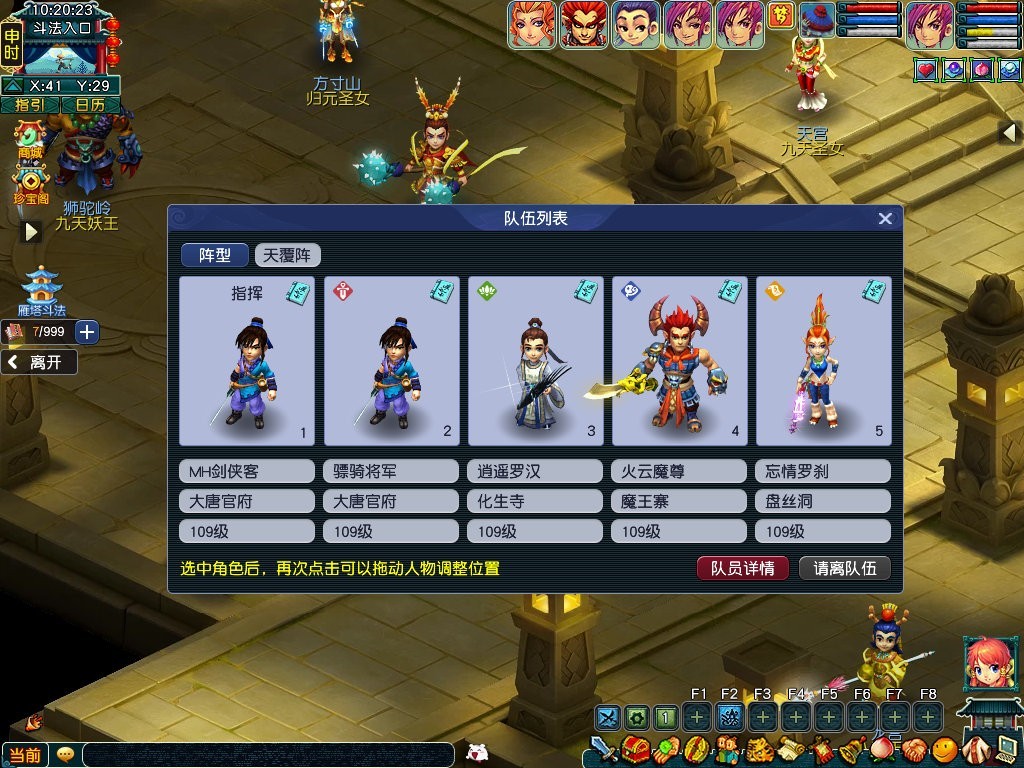Add tickets with the plus button beside 7/999
The image size is (1024, 768).
point(87,332)
